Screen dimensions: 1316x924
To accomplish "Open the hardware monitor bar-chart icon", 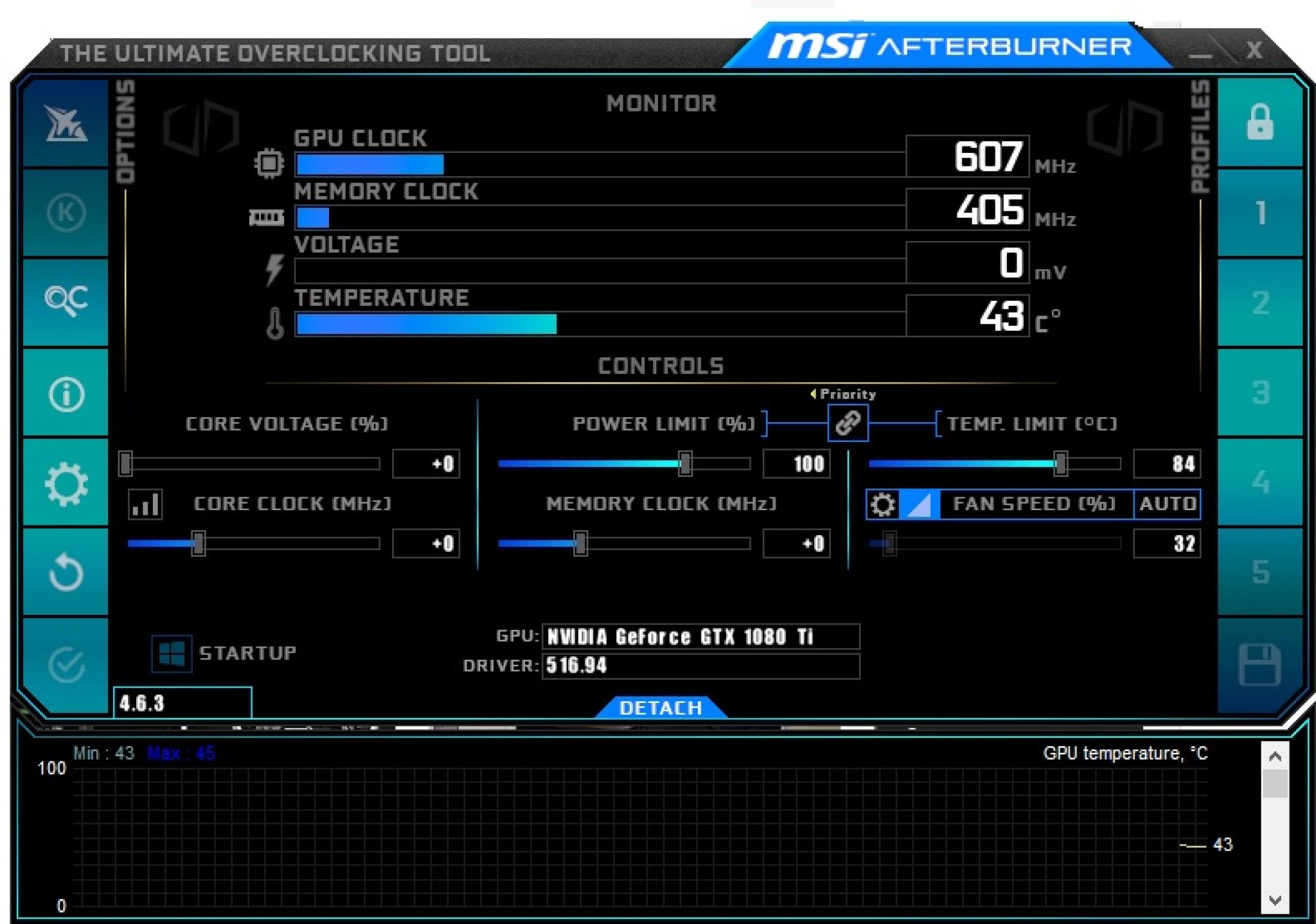I will tap(147, 504).
